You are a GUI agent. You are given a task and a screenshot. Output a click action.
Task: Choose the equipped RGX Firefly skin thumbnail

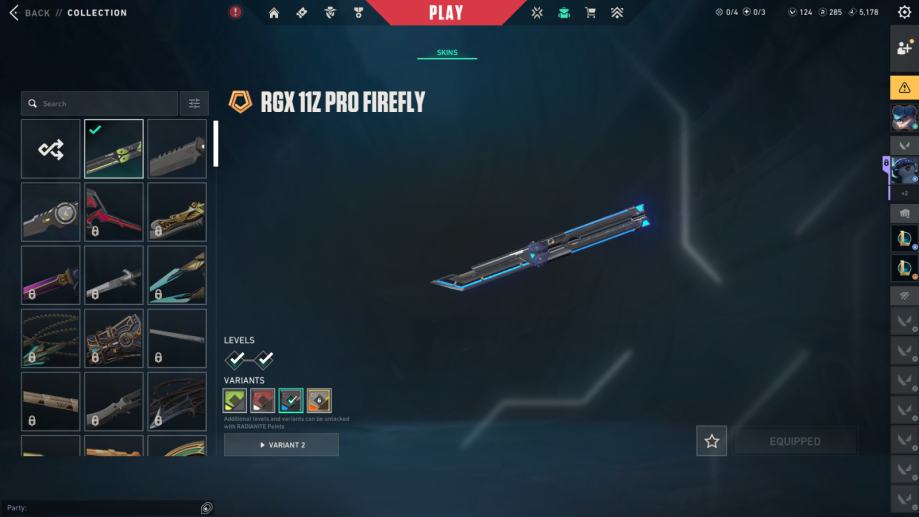click(x=114, y=149)
